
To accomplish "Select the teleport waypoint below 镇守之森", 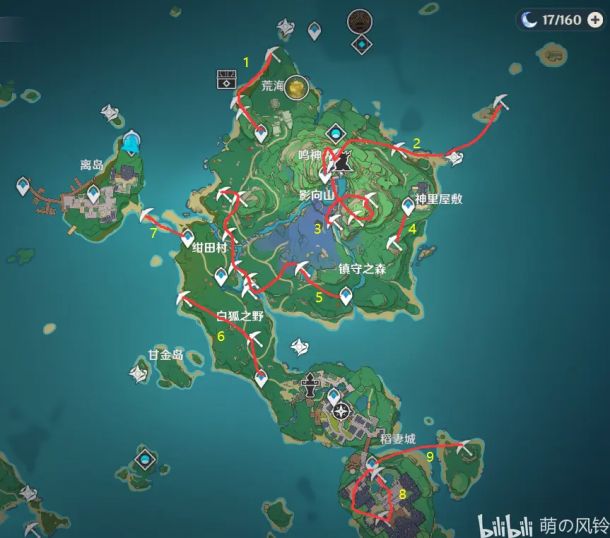I will click(x=346, y=294).
